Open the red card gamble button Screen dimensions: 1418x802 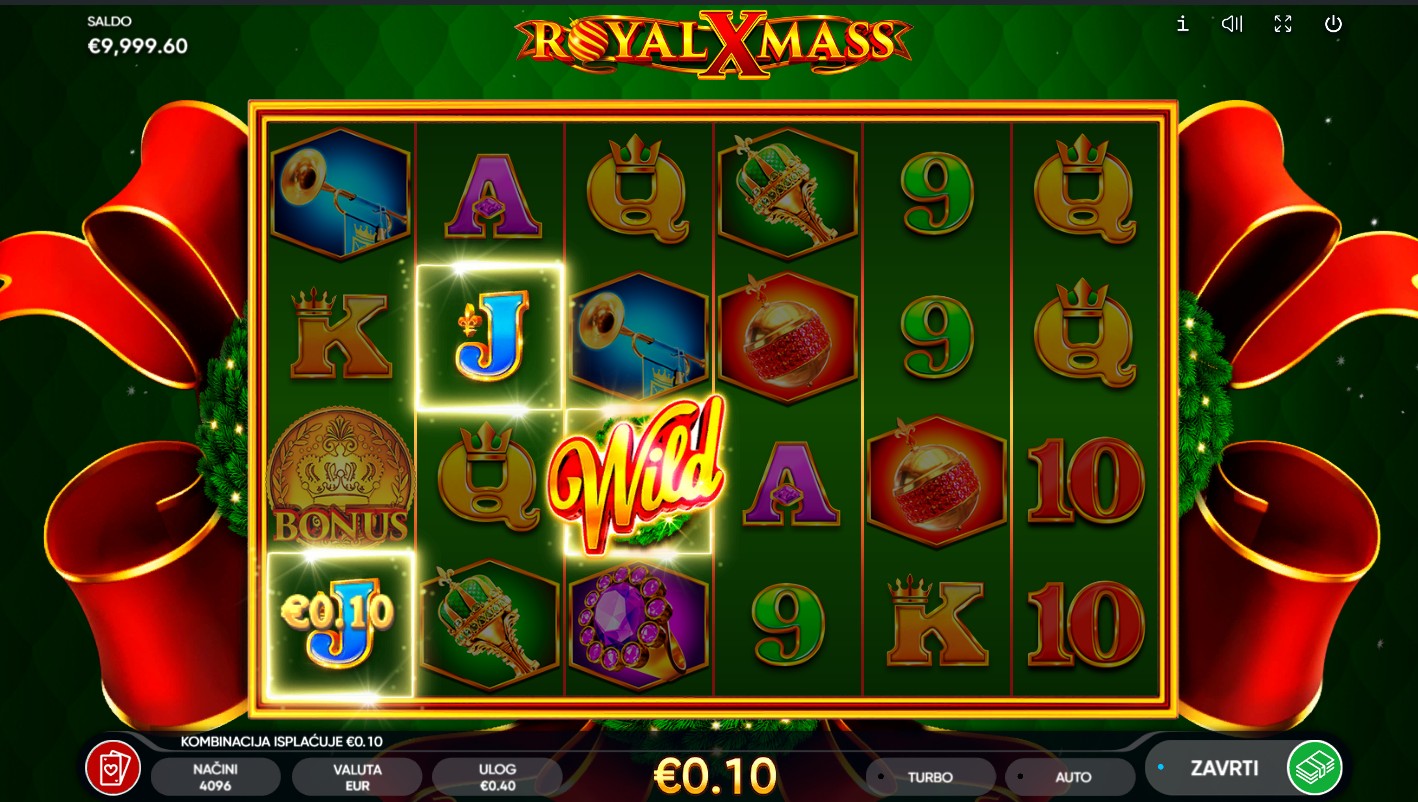click(x=112, y=768)
